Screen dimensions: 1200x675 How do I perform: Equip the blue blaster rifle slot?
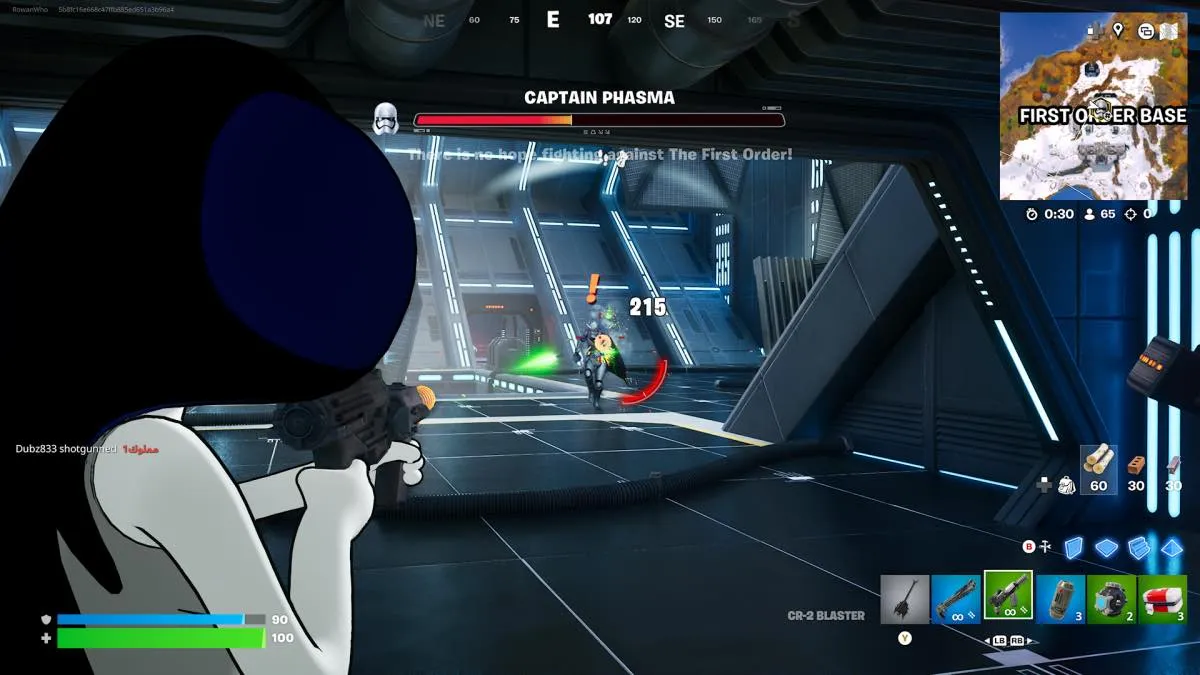pyautogui.click(x=956, y=599)
